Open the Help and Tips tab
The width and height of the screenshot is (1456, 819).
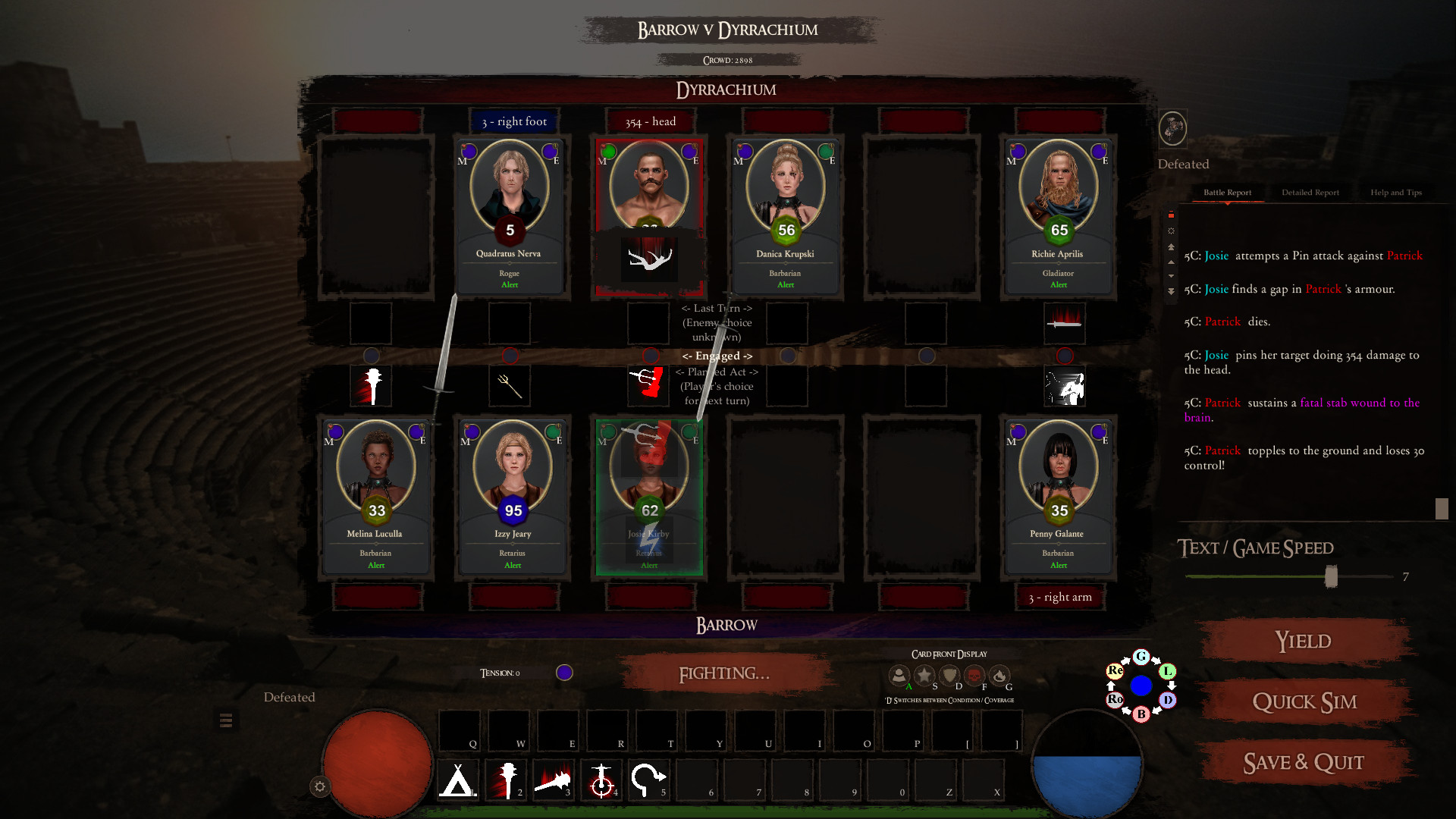[1395, 192]
